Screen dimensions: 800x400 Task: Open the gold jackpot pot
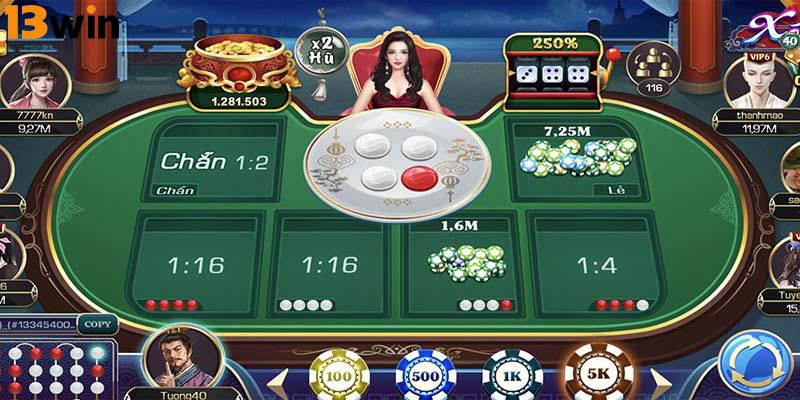coord(237,67)
